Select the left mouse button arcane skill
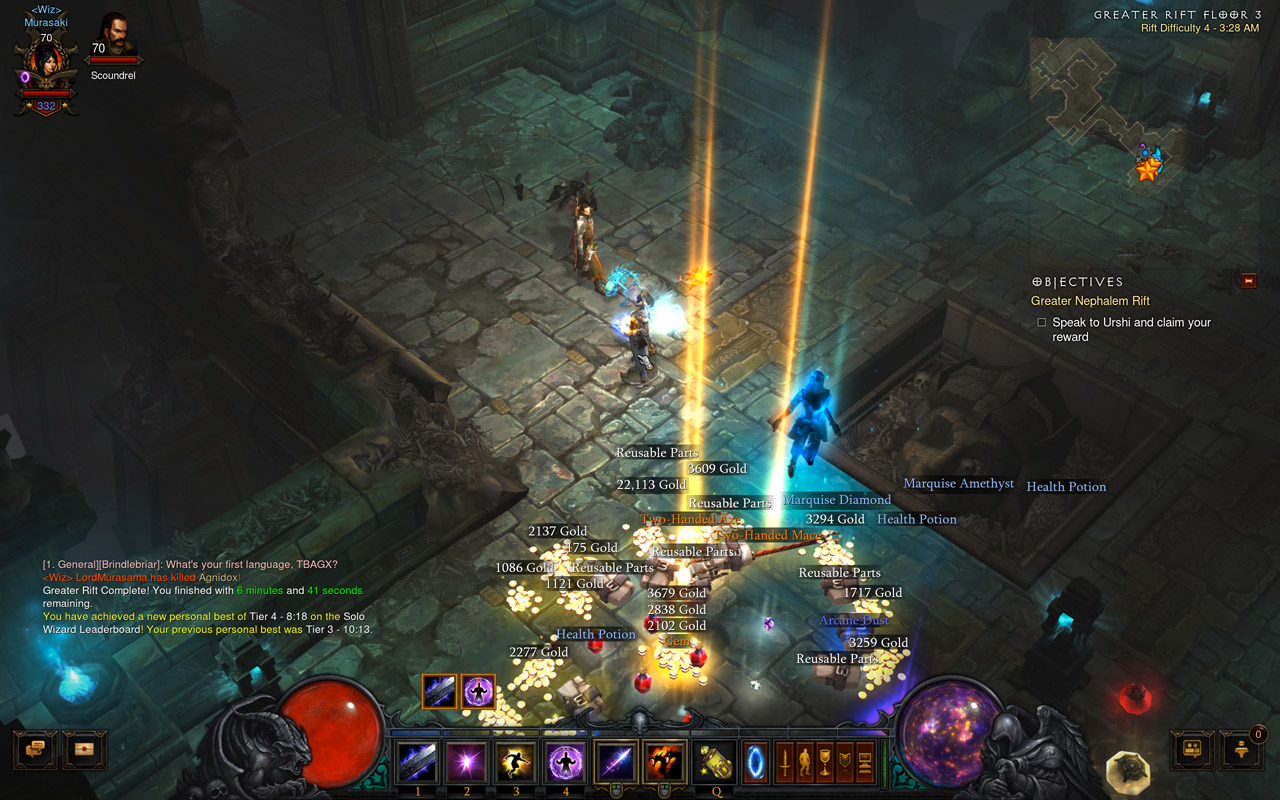This screenshot has width=1280, height=800. [616, 764]
